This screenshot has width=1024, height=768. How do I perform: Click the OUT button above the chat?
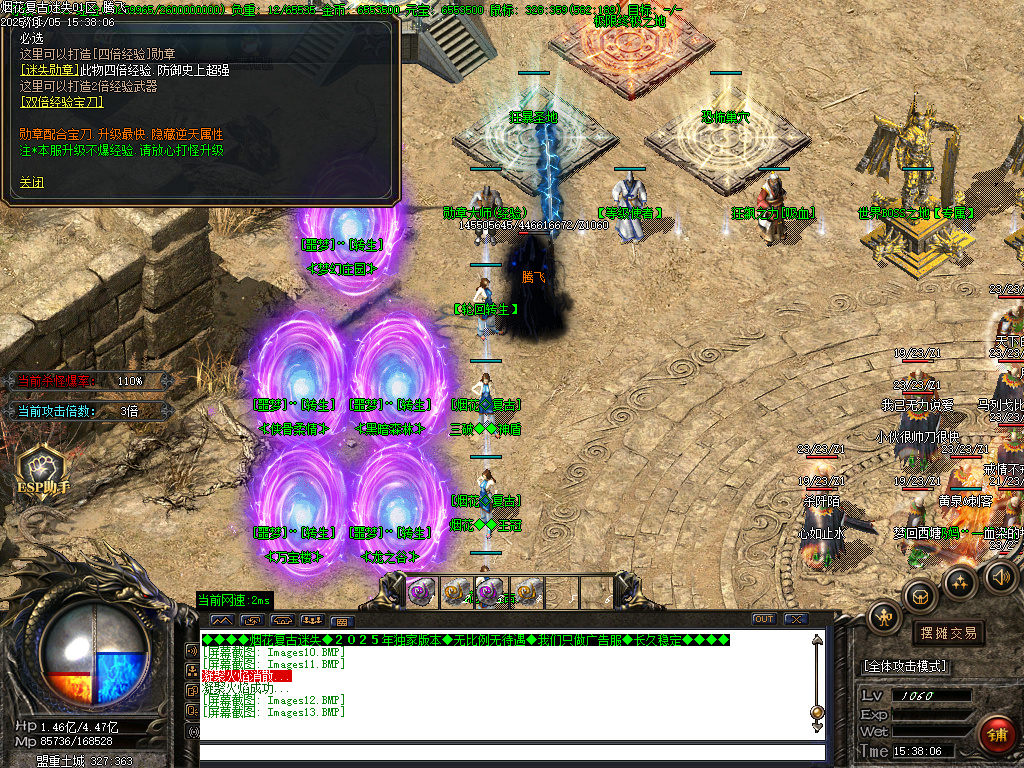point(764,619)
